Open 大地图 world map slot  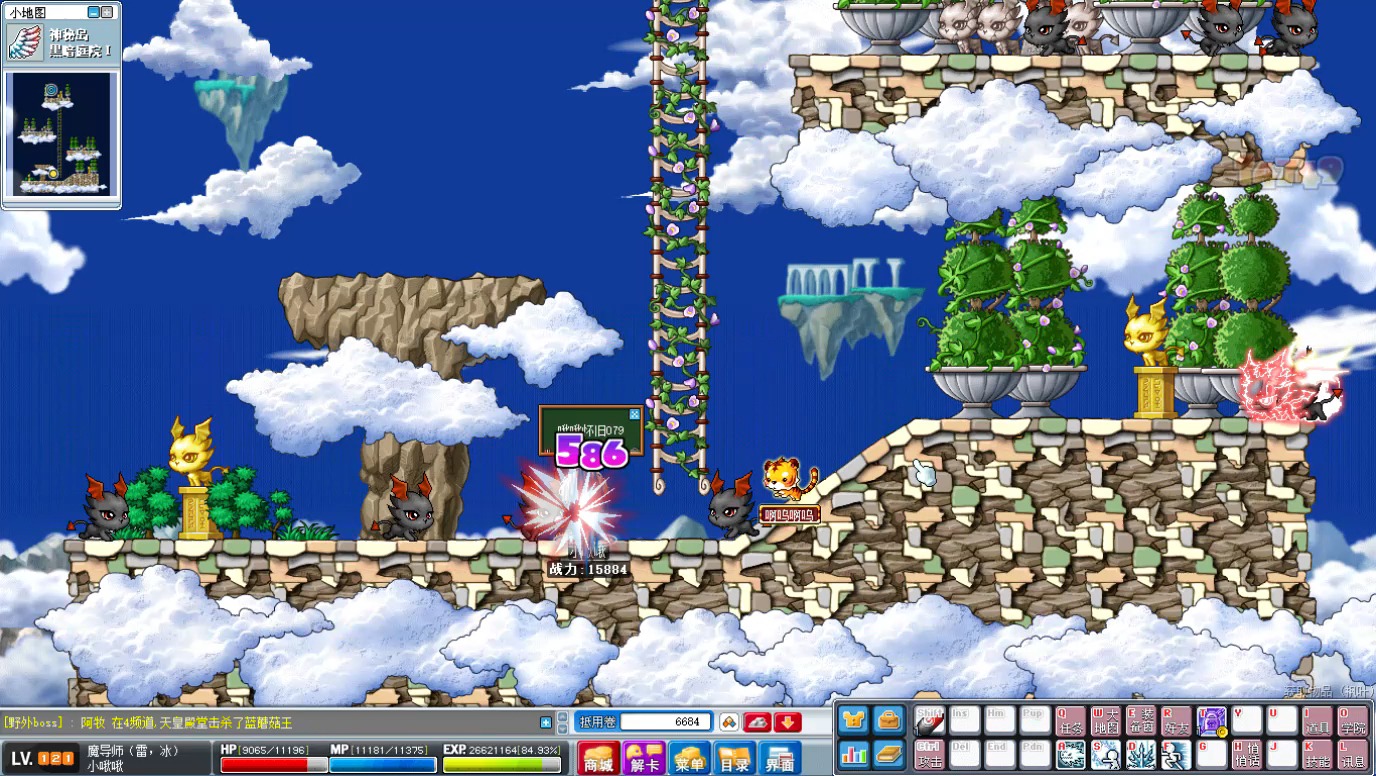1105,721
